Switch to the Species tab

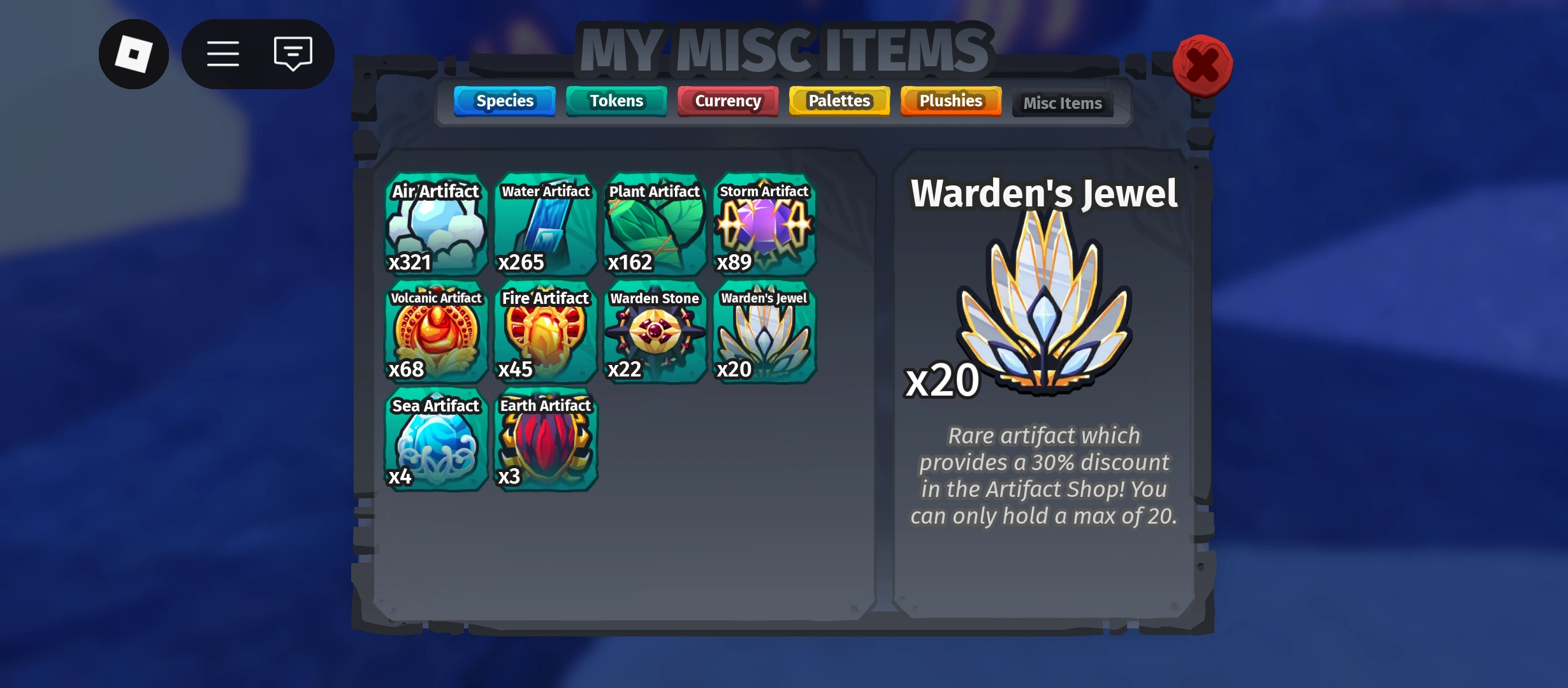(504, 101)
